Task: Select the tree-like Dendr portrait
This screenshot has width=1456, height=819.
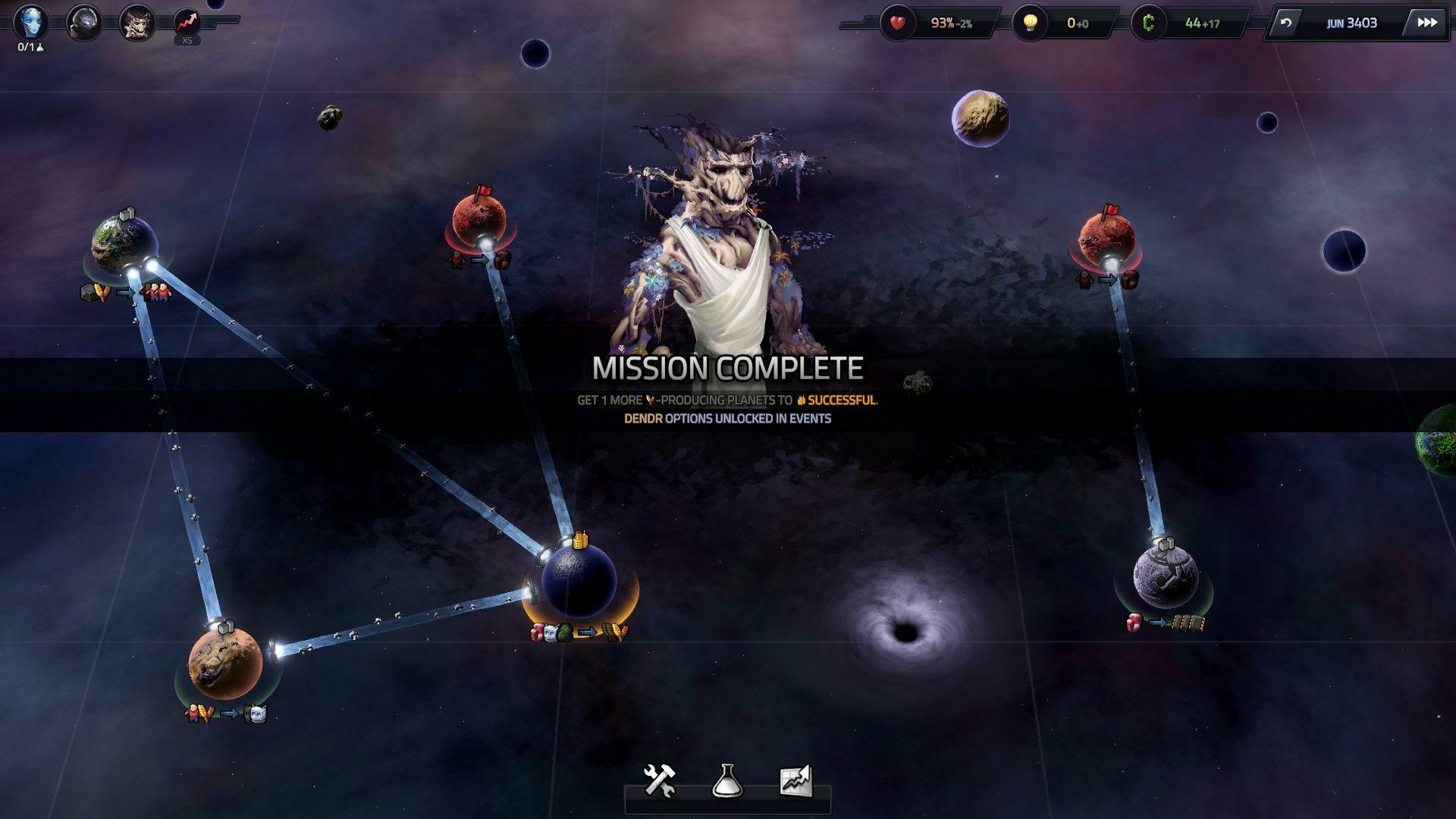Action: tap(136, 23)
